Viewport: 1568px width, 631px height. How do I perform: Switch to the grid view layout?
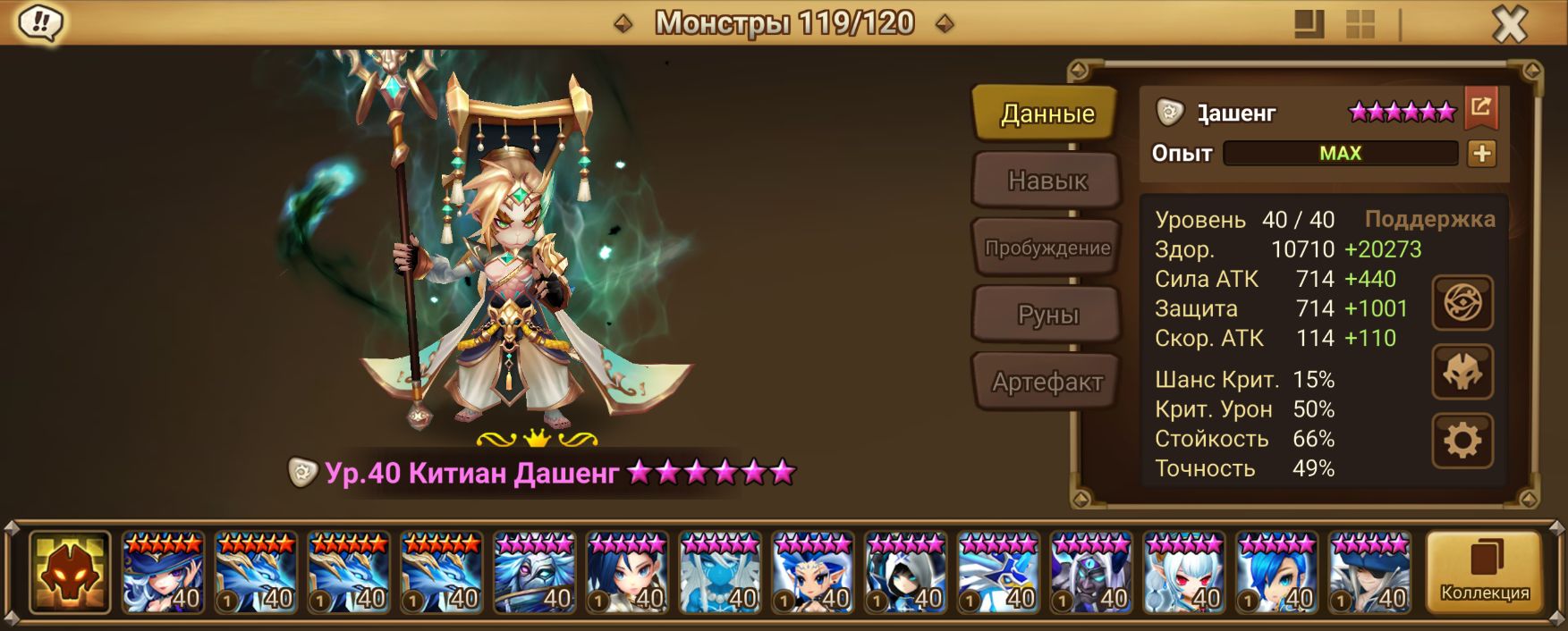click(1360, 24)
